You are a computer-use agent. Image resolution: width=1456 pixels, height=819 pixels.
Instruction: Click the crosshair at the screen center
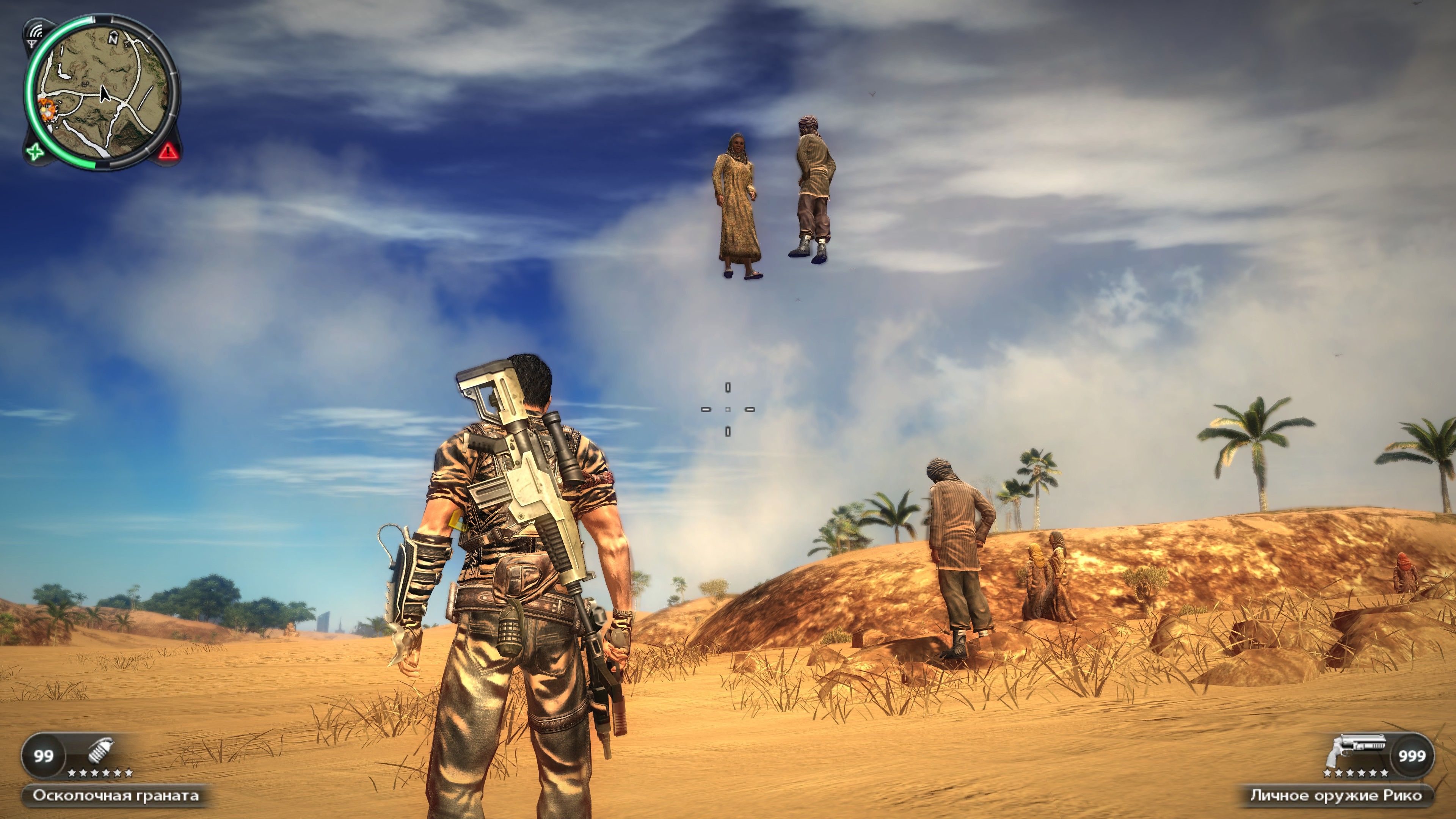[x=728, y=409]
